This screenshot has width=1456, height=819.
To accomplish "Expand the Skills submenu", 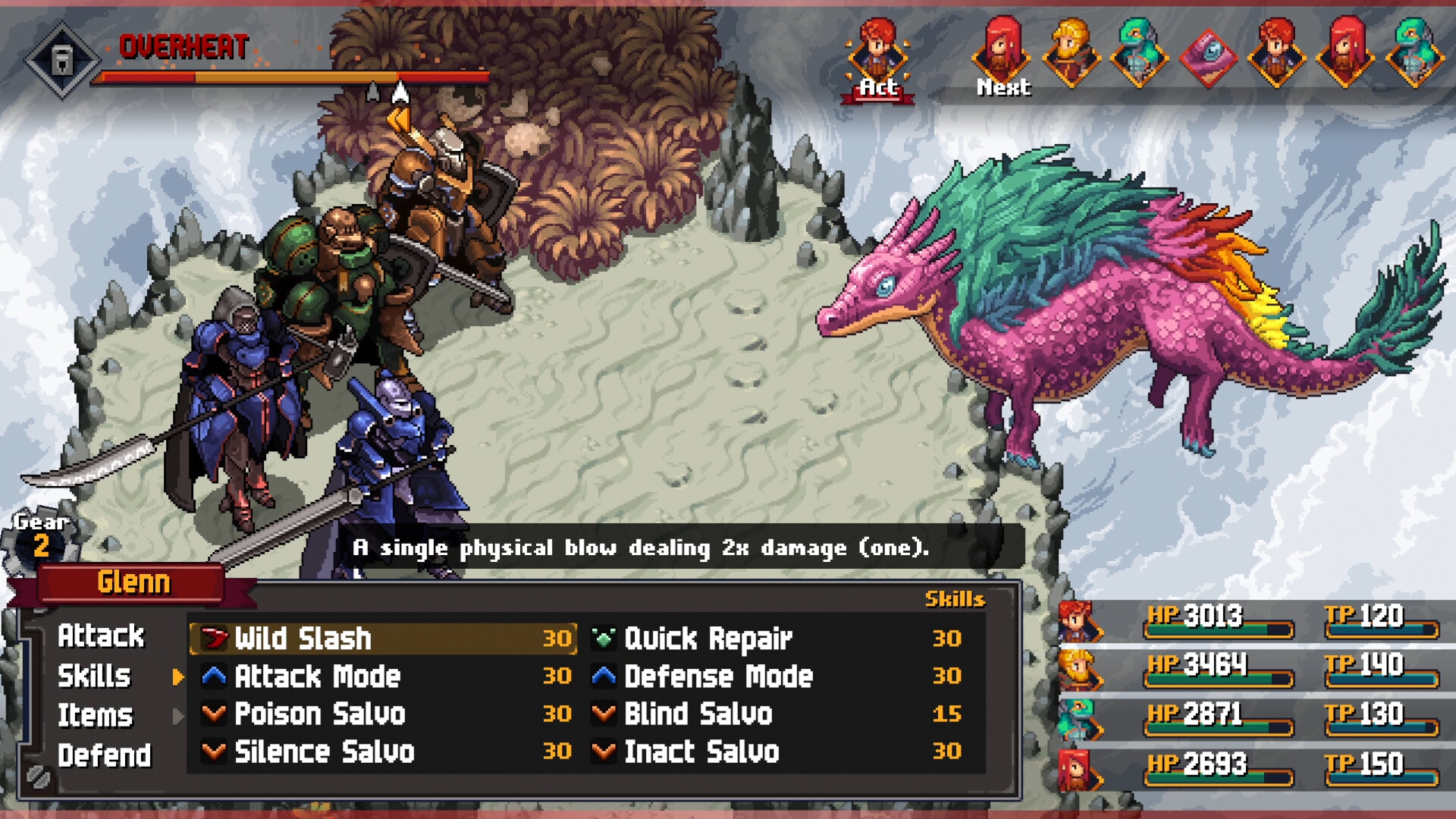I will point(96,676).
